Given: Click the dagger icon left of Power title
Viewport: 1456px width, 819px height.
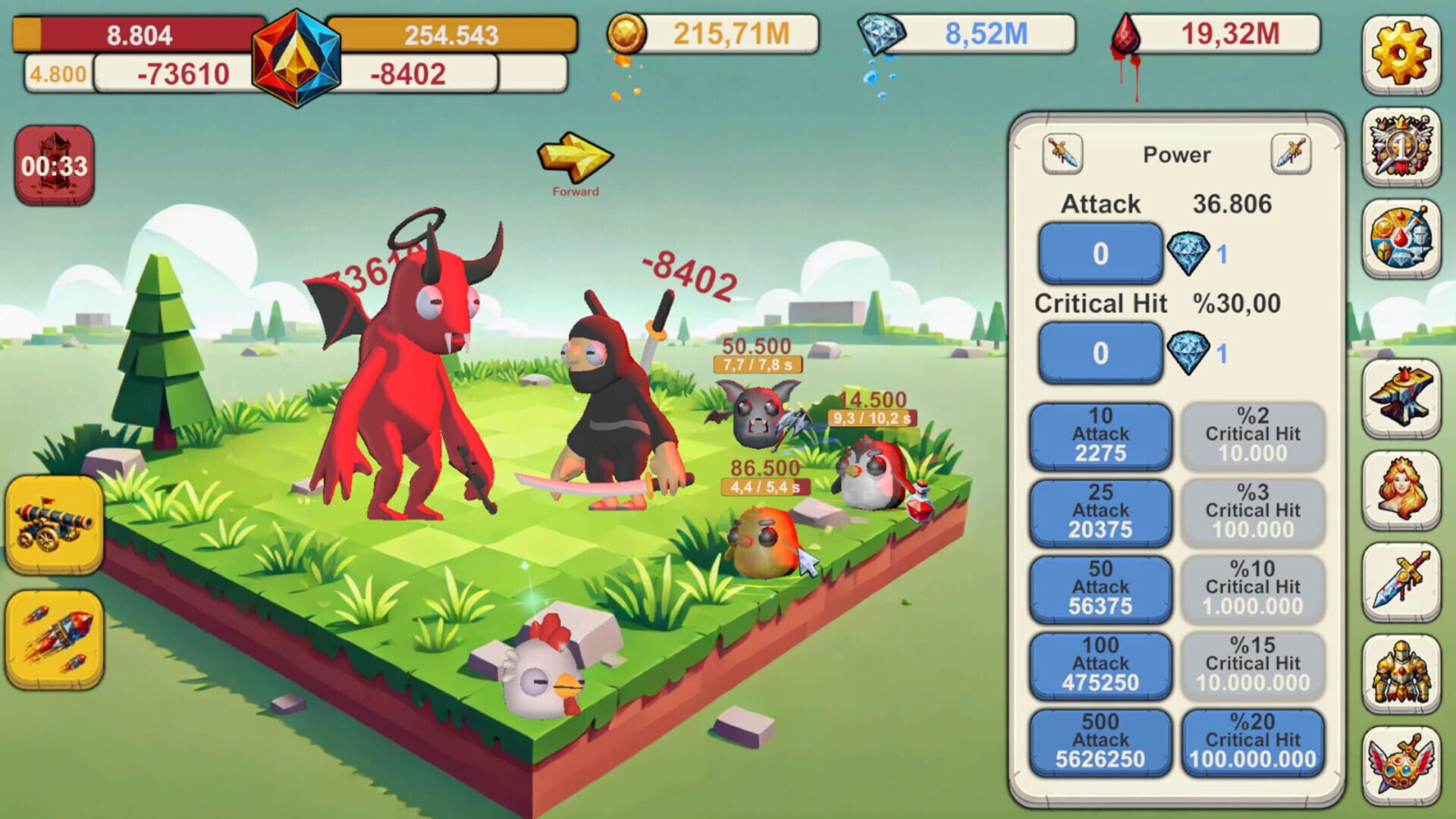Looking at the screenshot, I should click(1062, 154).
